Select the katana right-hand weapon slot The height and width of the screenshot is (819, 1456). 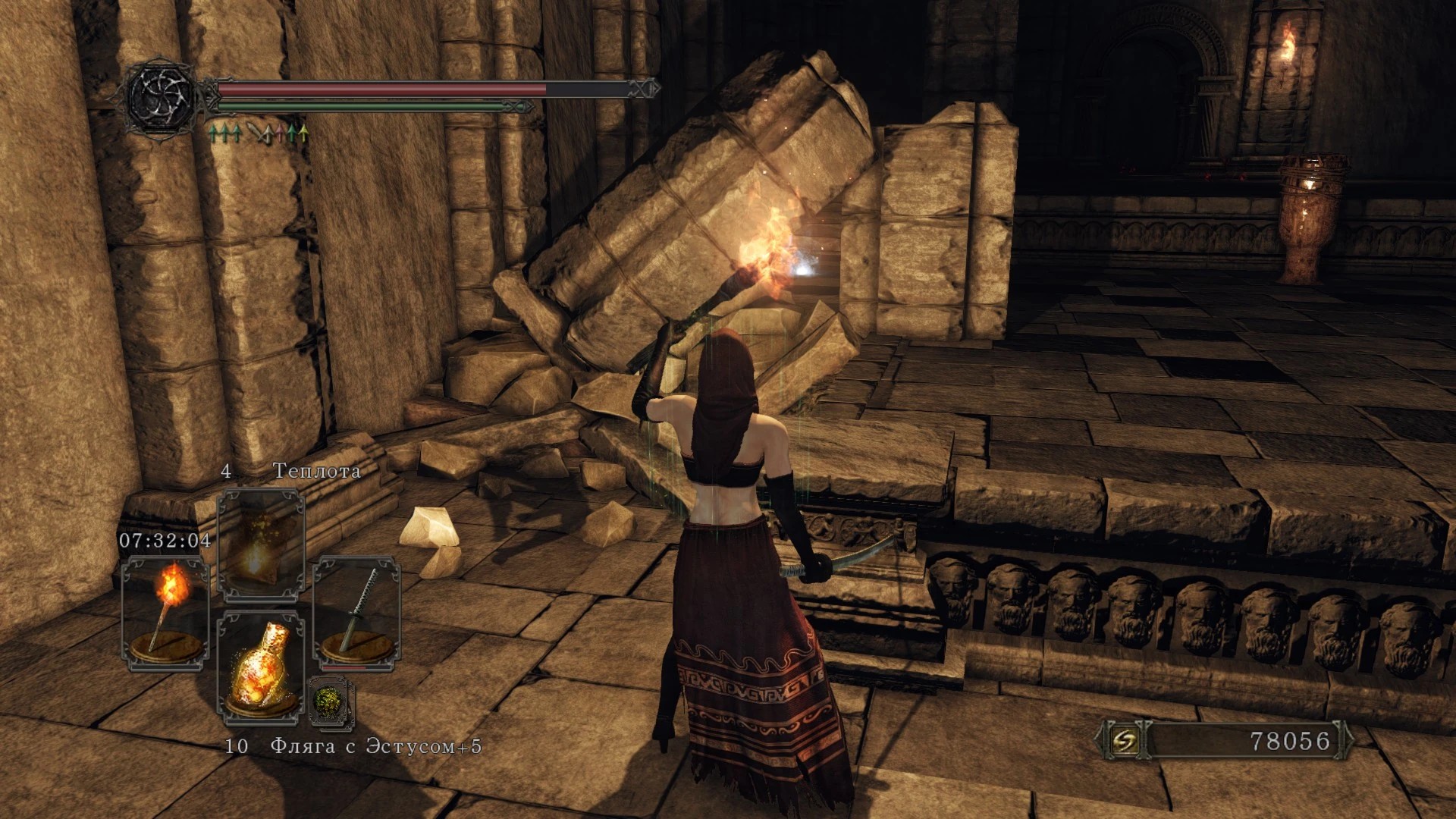(x=356, y=613)
